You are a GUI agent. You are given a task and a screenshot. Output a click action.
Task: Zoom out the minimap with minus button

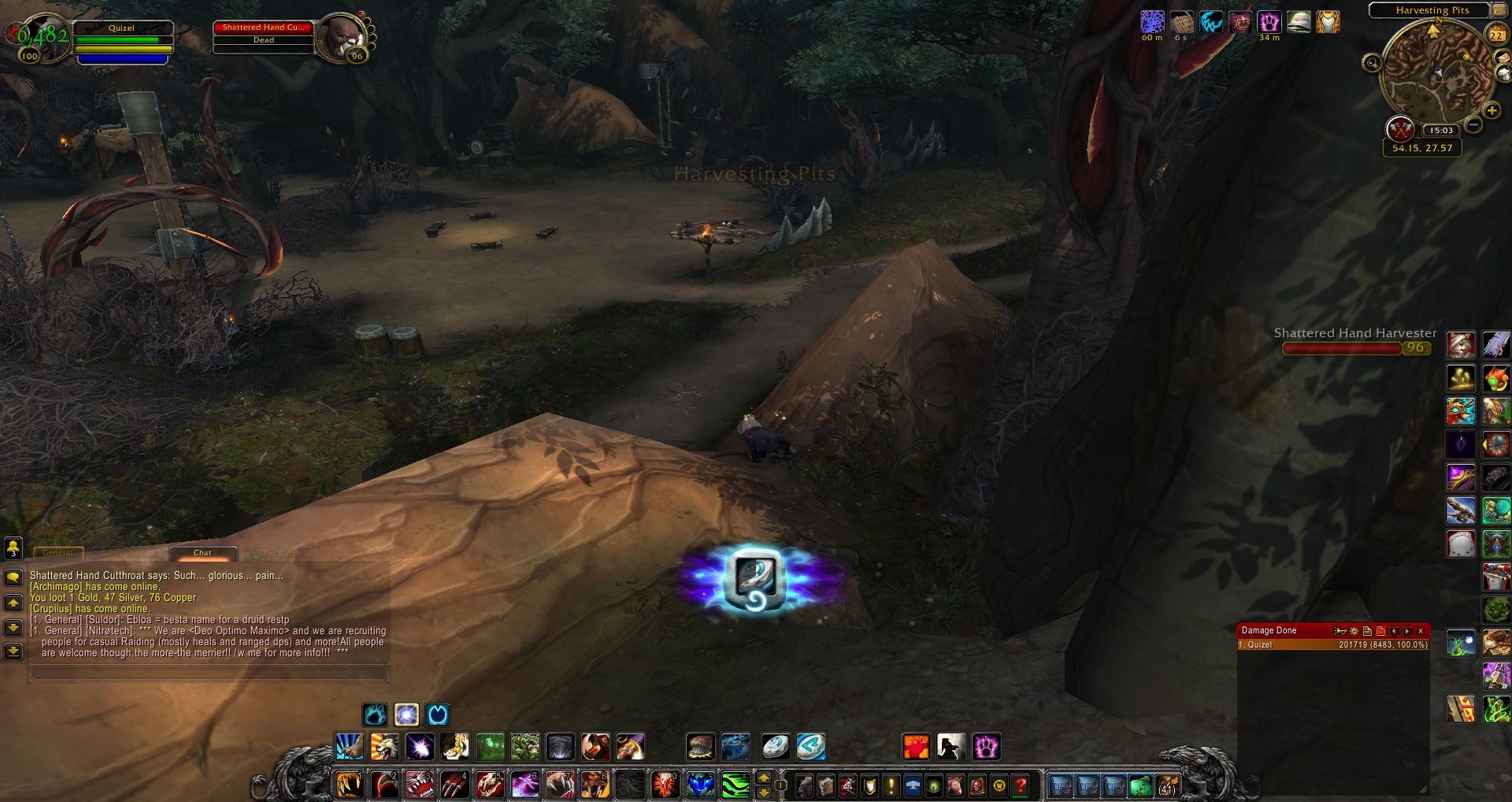(1474, 124)
